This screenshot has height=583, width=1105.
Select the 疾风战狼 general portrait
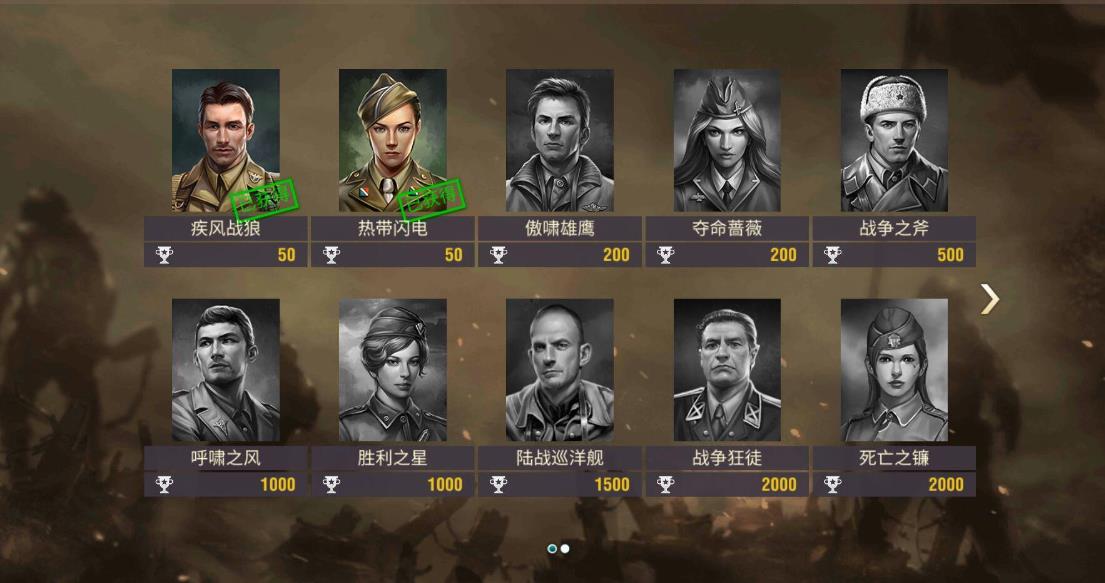click(225, 141)
